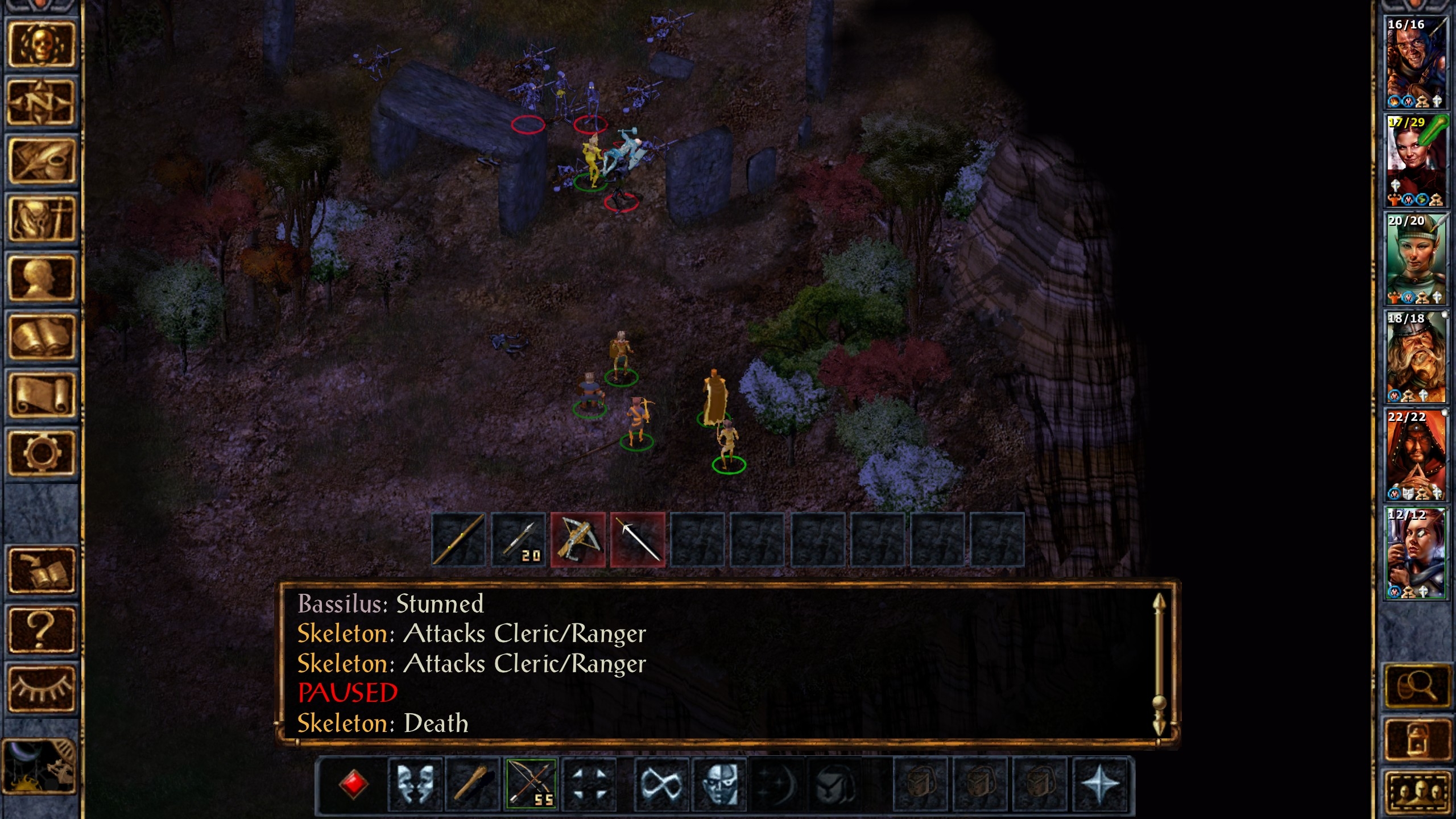Show the character record head-silhouette button
This screenshot has height=819, width=1456.
41,278
